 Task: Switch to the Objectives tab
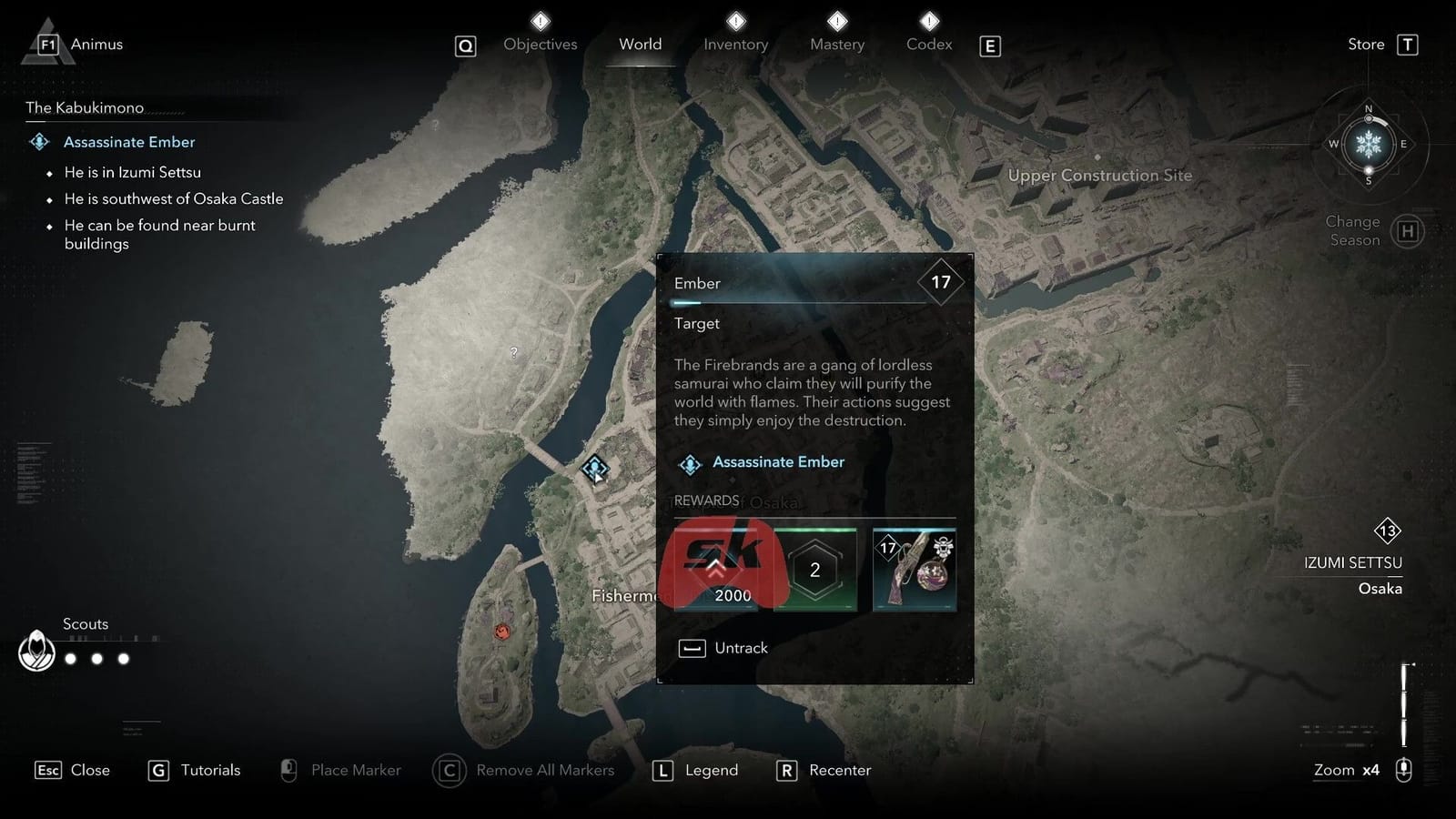(540, 44)
